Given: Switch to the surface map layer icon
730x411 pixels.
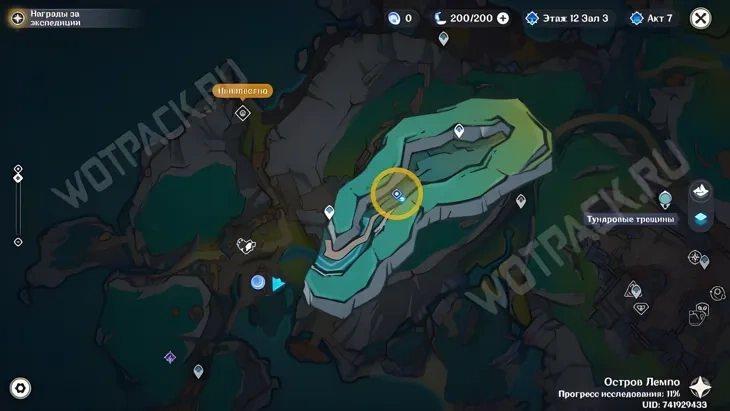Looking at the screenshot, I should (701, 190).
